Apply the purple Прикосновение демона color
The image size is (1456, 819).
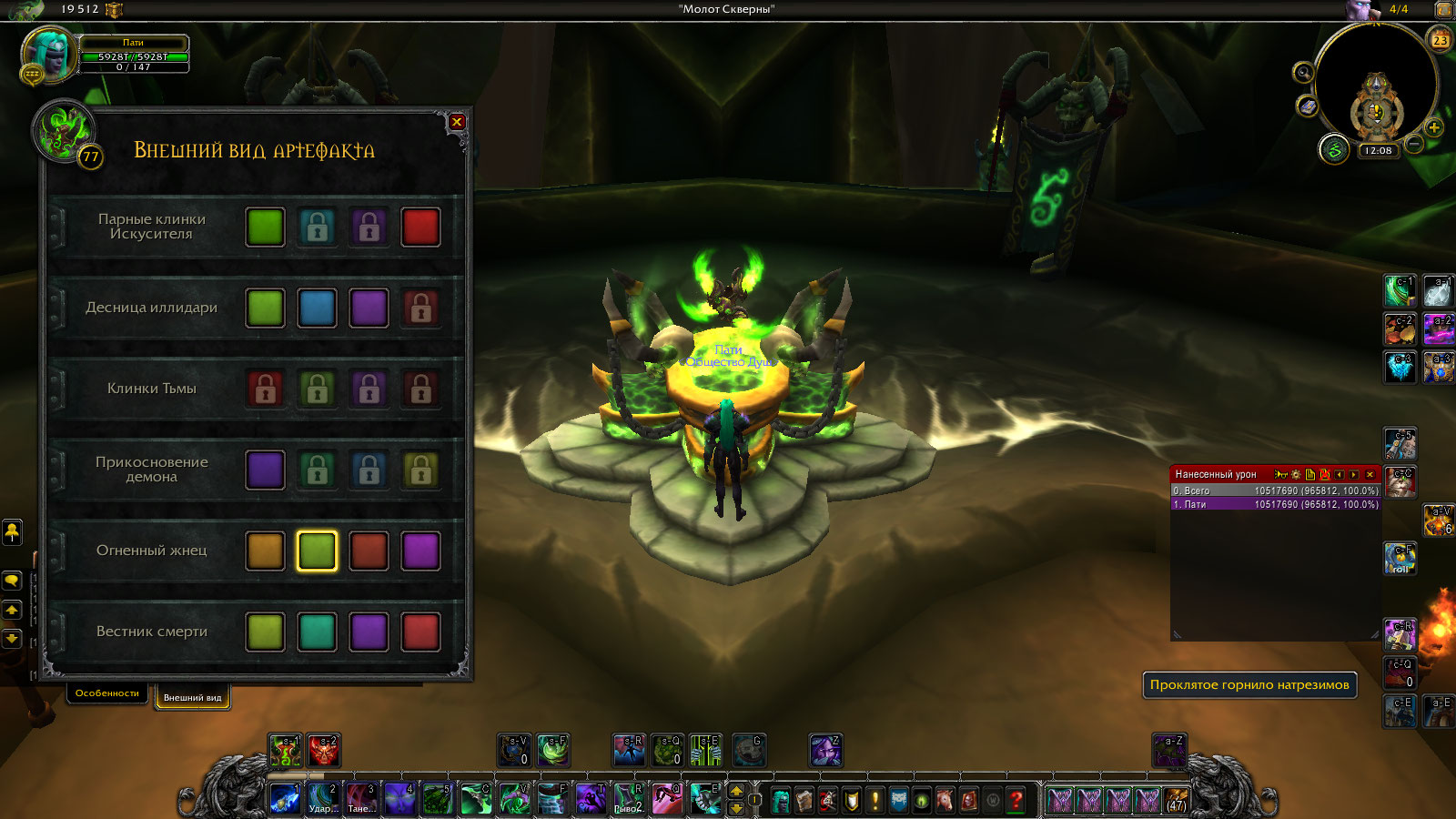(x=265, y=470)
